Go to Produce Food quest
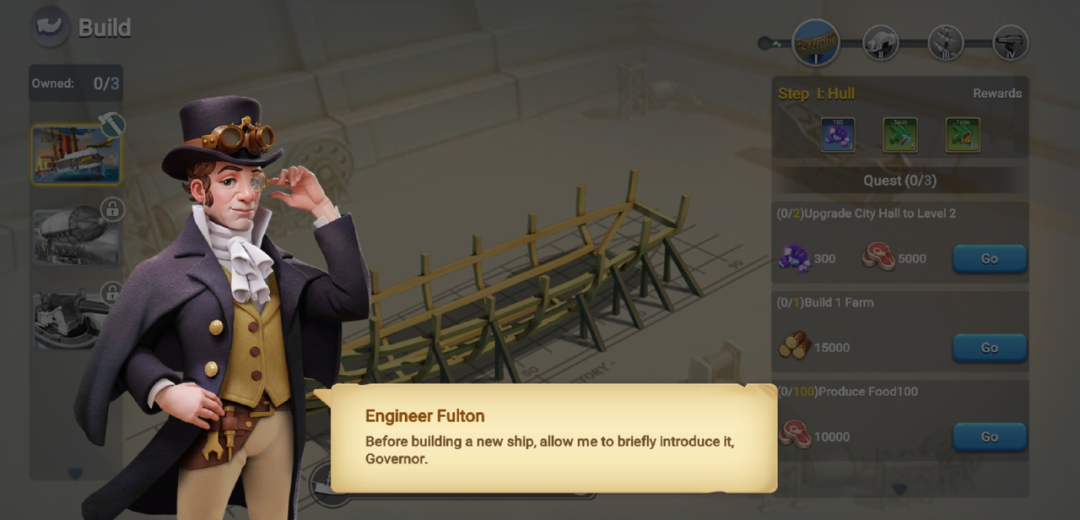 (988, 437)
